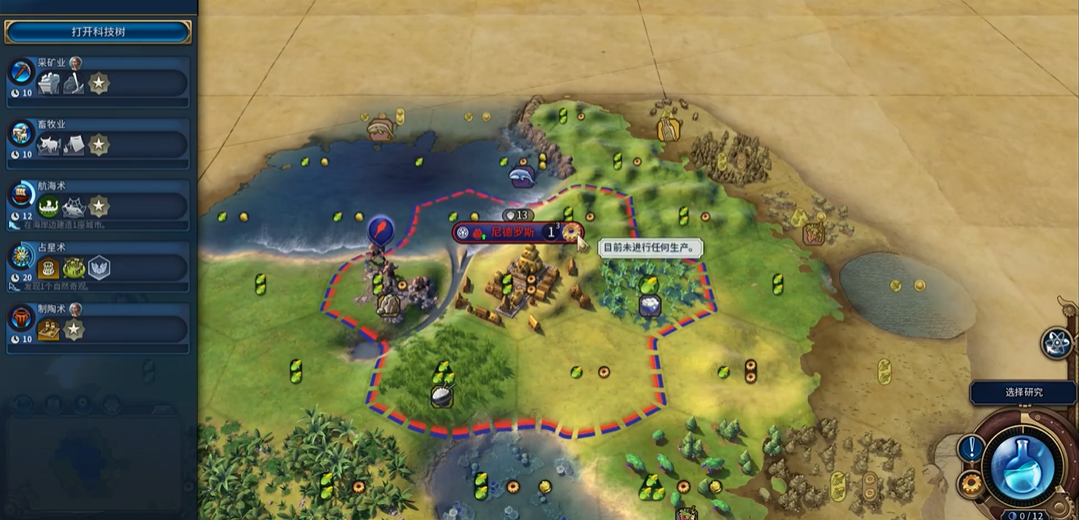Open the exclamation mark notification icon

coord(970,448)
